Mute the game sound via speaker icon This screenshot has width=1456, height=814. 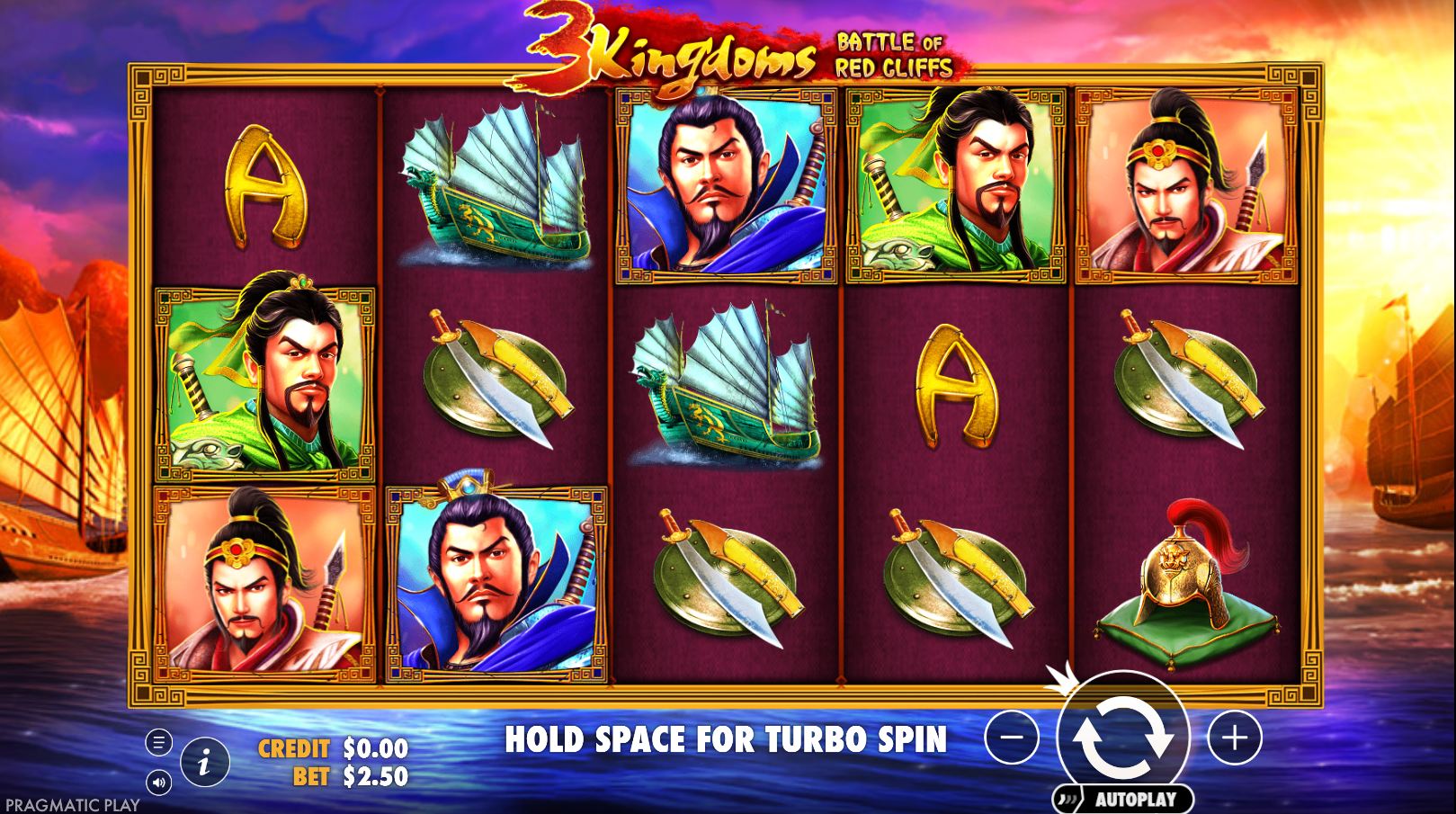(160, 782)
